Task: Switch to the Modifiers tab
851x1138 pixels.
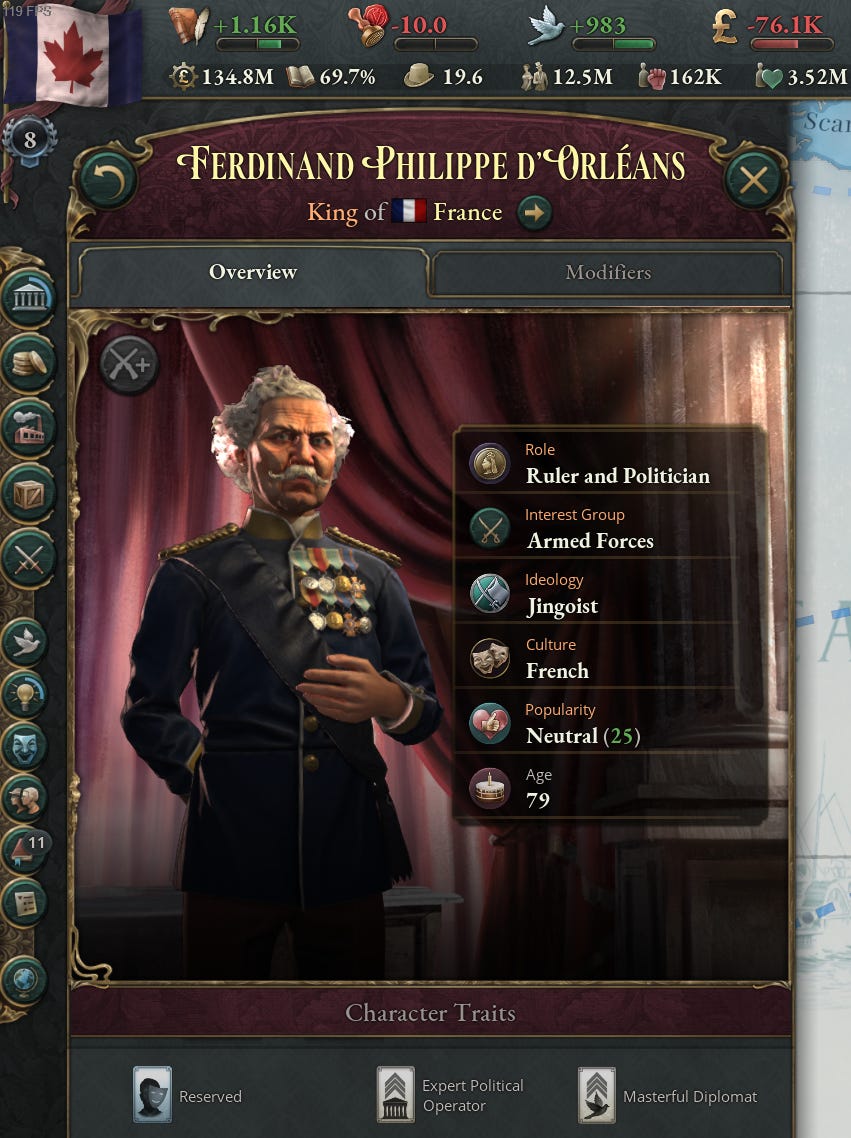Action: pos(607,272)
